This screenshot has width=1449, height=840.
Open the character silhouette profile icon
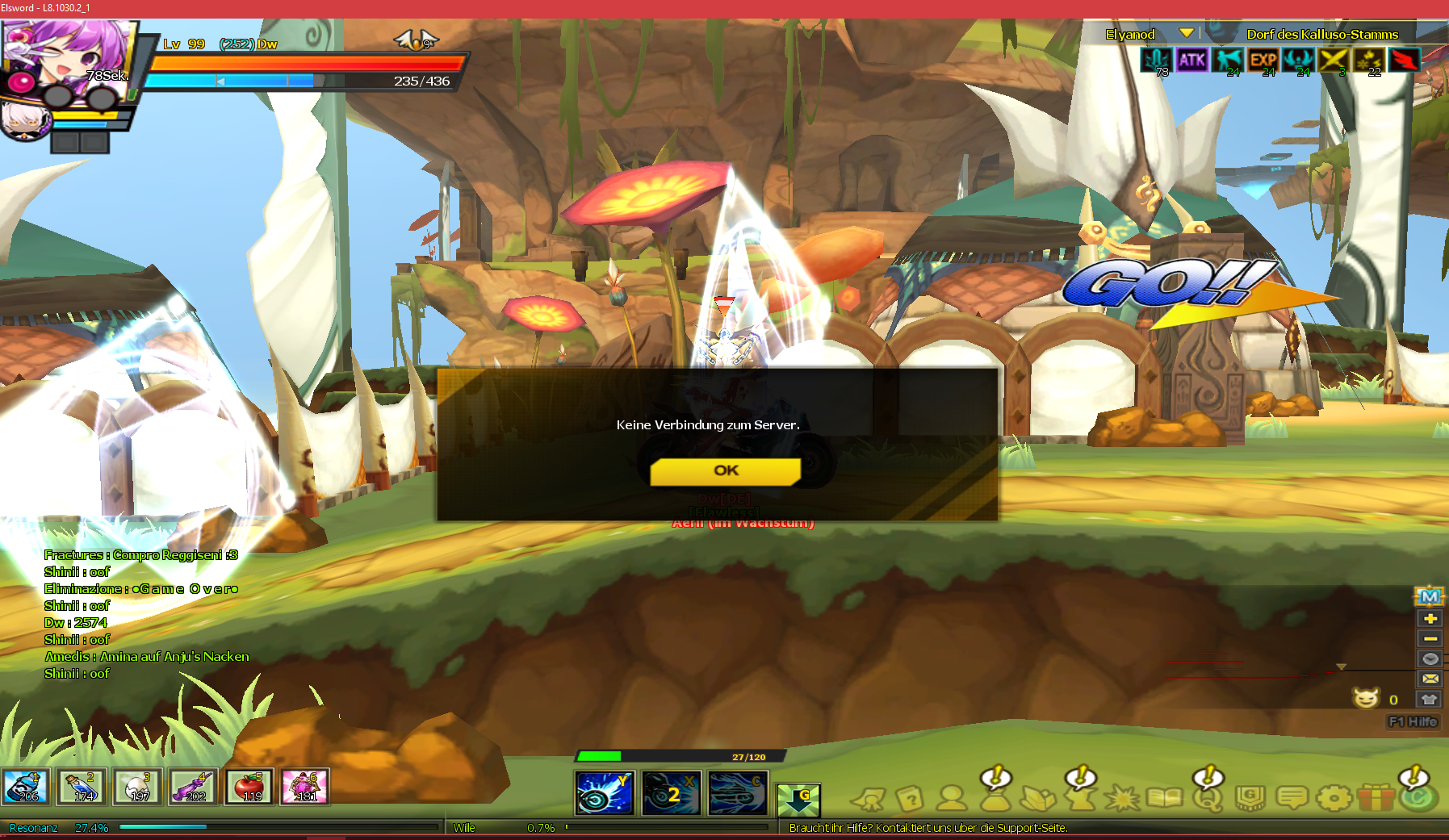coord(953,799)
